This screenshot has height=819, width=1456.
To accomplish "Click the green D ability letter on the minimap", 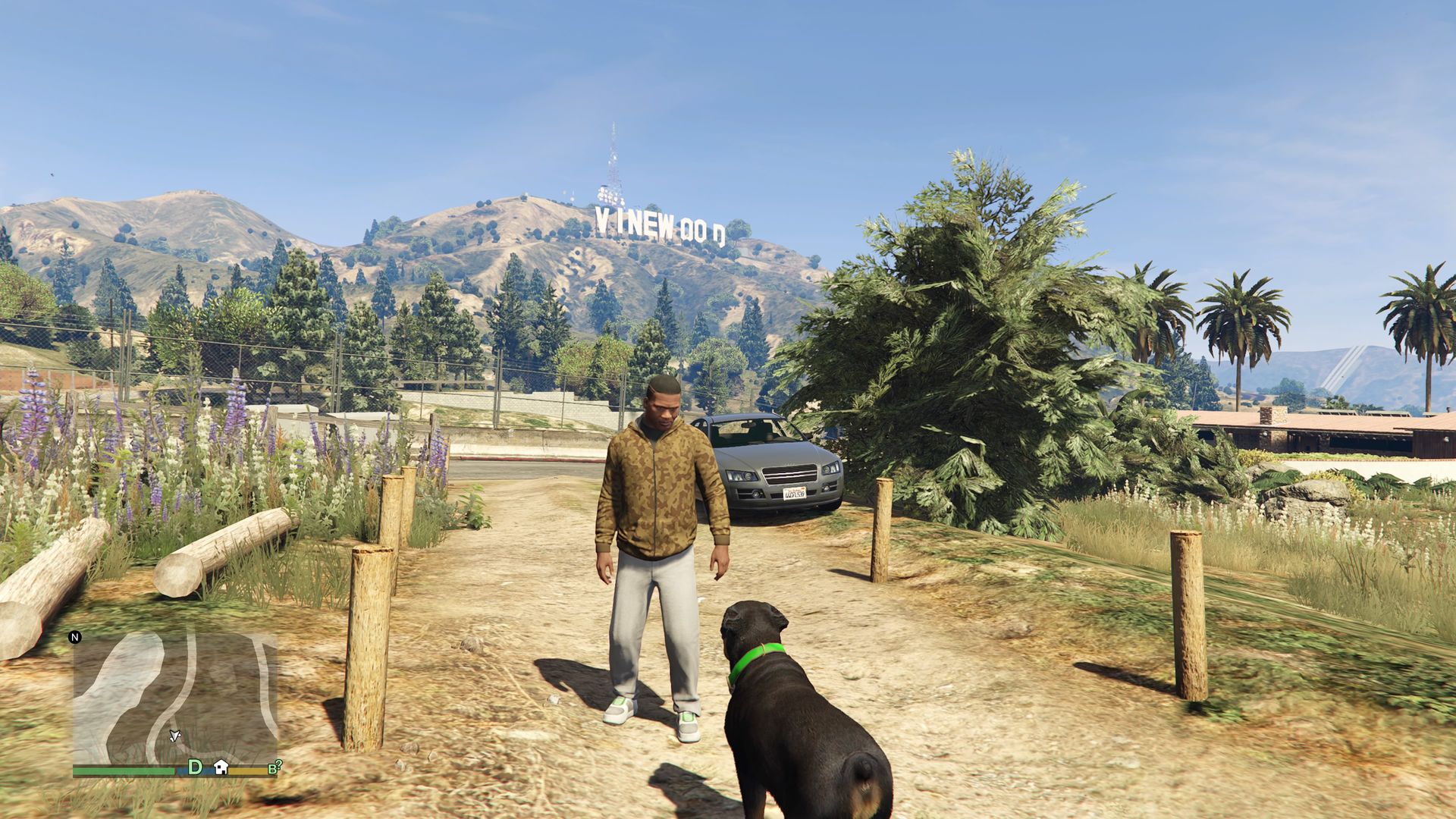I will (194, 767).
